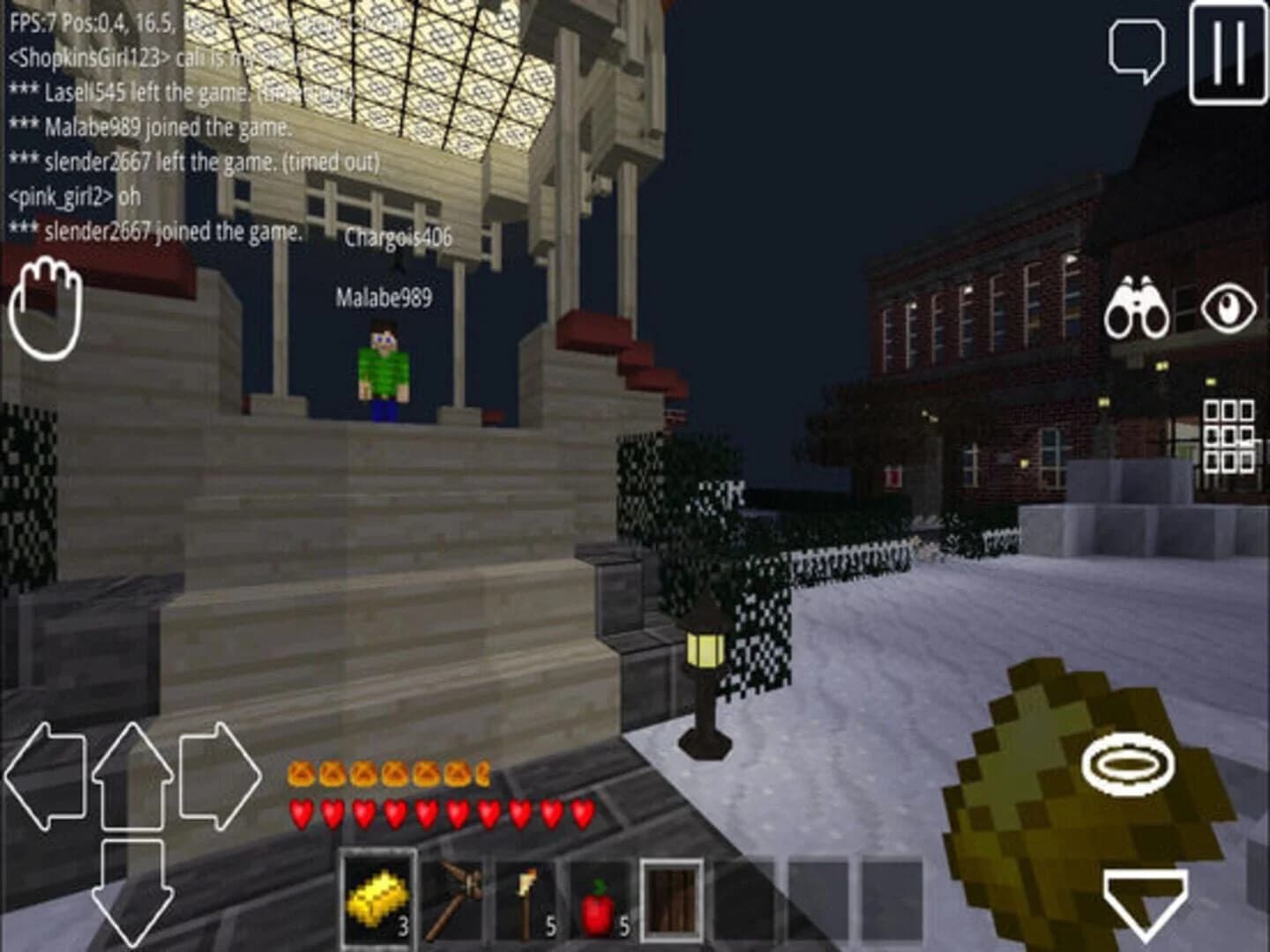Toggle the camera perspective eye icon
This screenshot has width=1270, height=952.
[1229, 307]
